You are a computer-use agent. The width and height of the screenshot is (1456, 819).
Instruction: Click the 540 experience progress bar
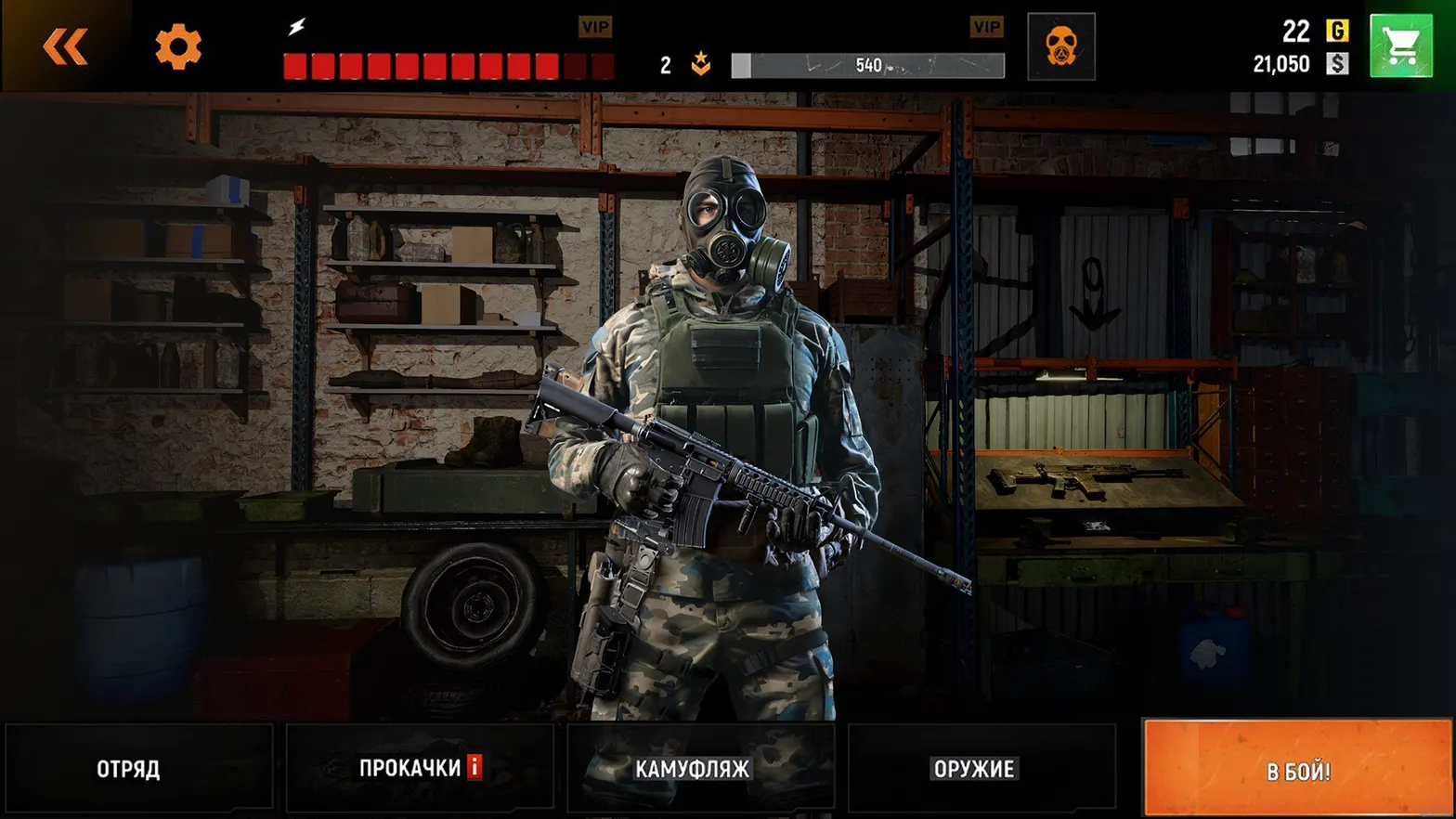pyautogui.click(x=867, y=65)
